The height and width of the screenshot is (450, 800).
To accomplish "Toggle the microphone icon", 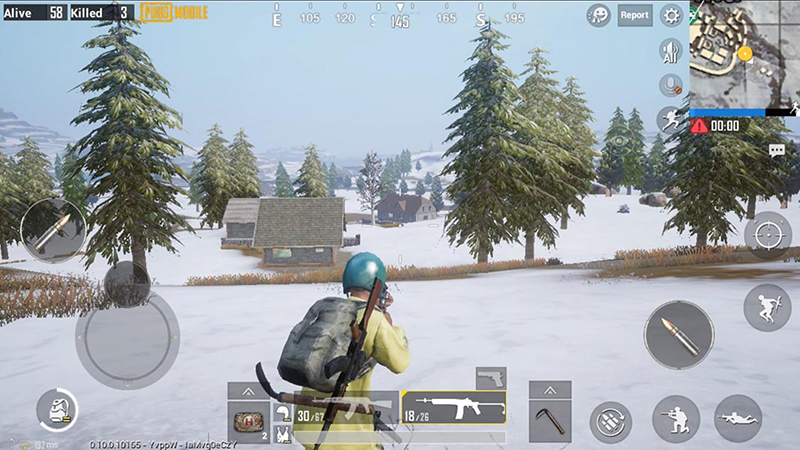I will click(670, 86).
